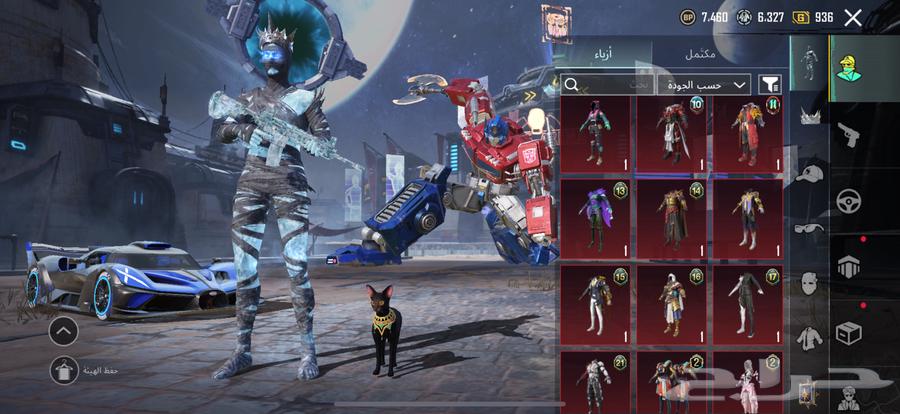Select the level 16 white-hooded pharaoh outfit
This screenshot has height=414, width=900.
[x=671, y=302]
